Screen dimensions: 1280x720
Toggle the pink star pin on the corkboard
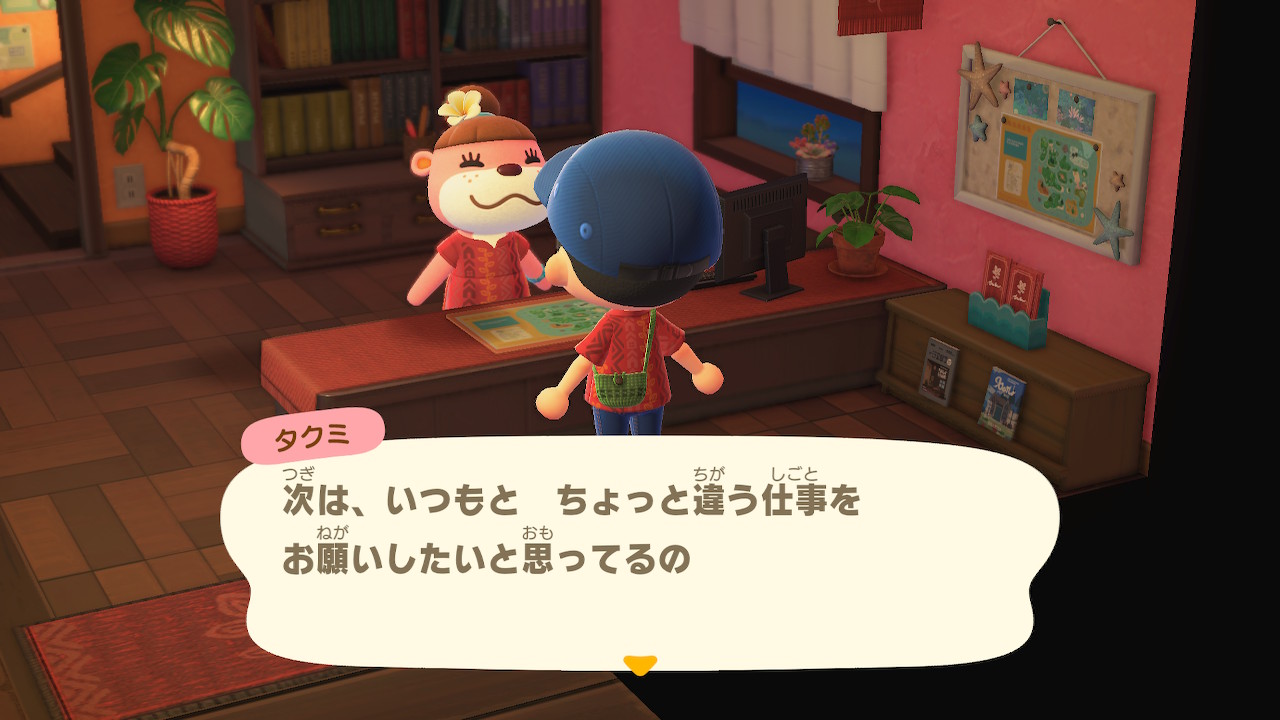pyautogui.click(x=1004, y=89)
